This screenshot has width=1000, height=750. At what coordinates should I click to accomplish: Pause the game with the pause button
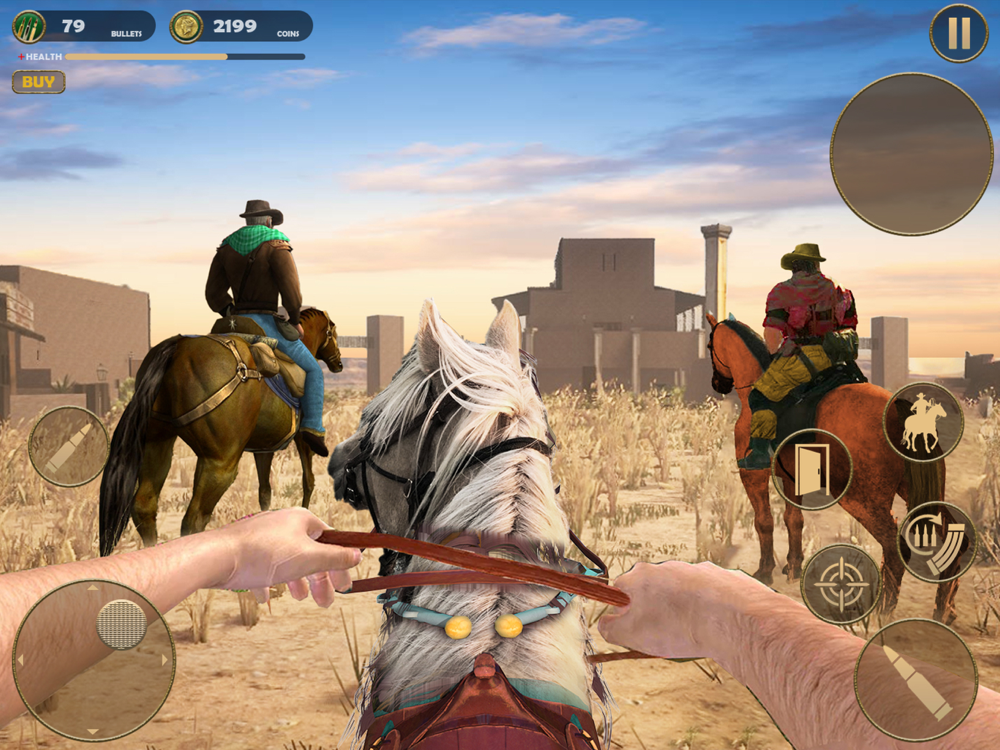[x=958, y=33]
